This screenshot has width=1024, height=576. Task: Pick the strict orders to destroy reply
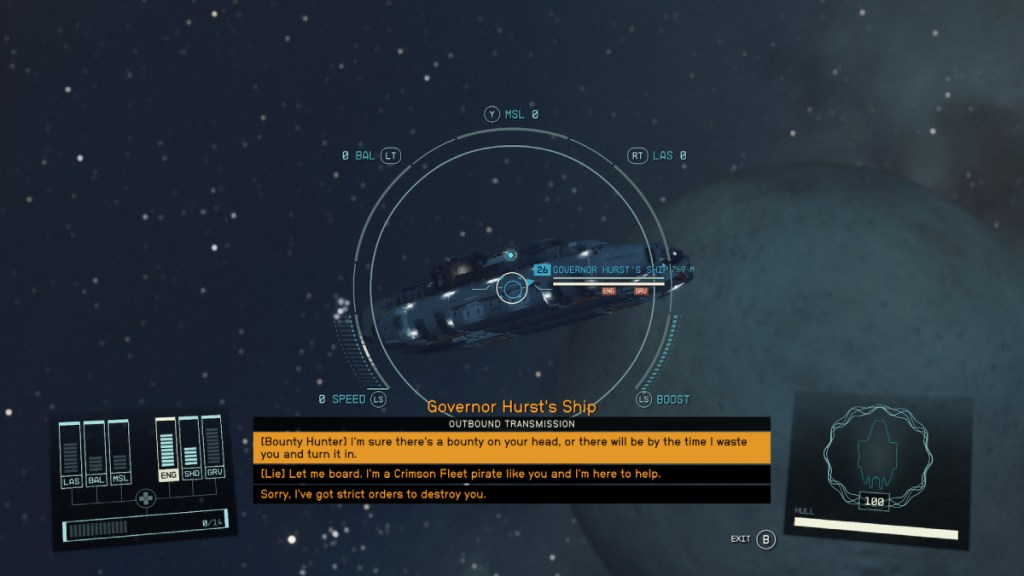[511, 494]
